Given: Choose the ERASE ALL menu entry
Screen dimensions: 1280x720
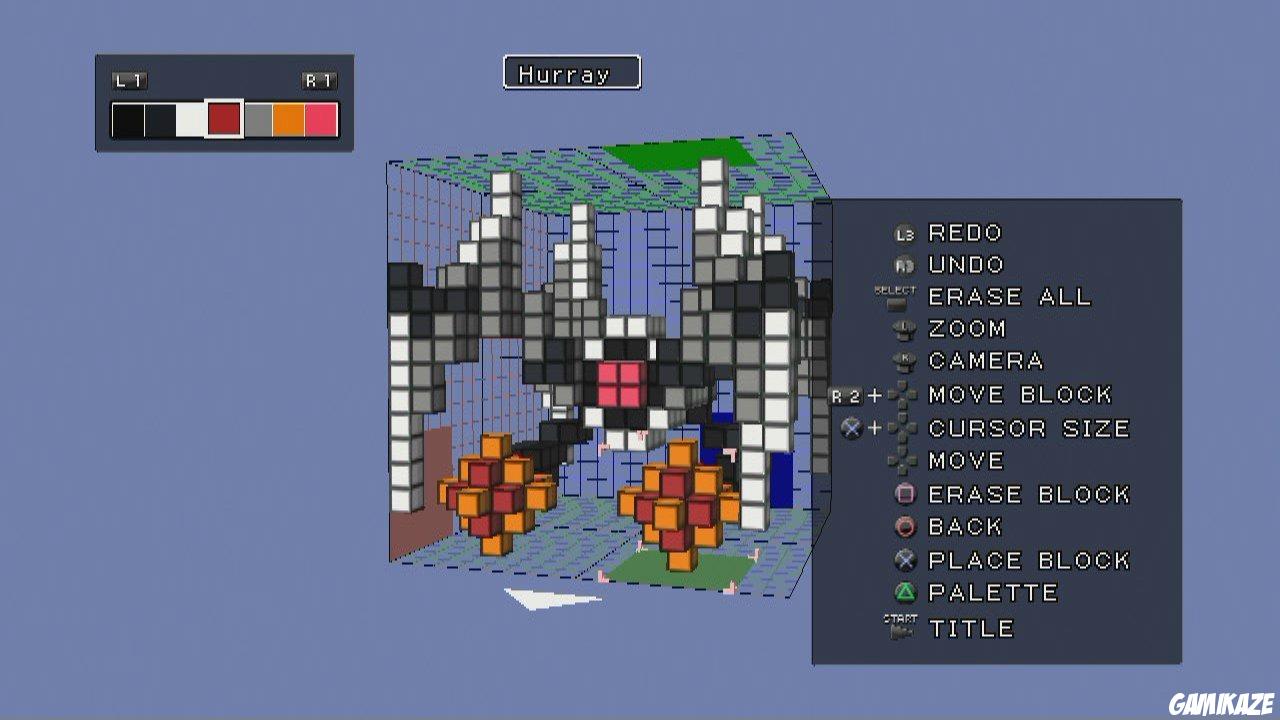Looking at the screenshot, I should click(1009, 296).
